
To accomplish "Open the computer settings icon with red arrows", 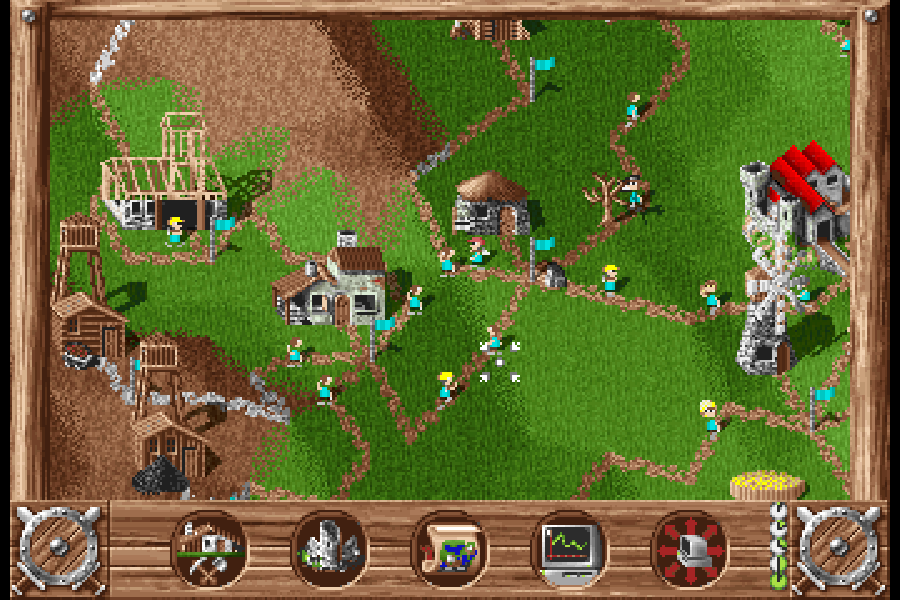I will (689, 548).
